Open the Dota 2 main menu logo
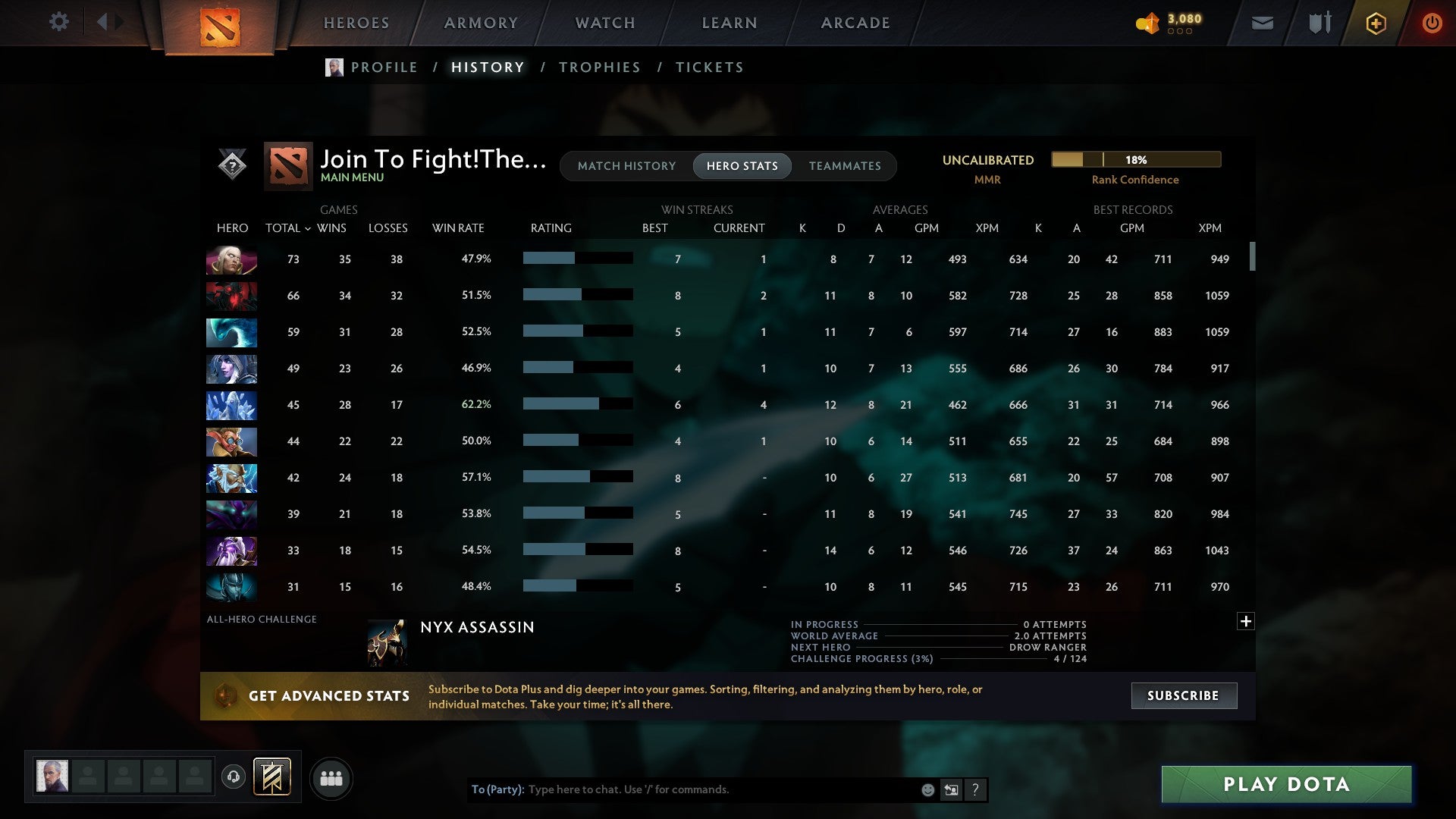Viewport: 1456px width, 819px height. [221, 27]
